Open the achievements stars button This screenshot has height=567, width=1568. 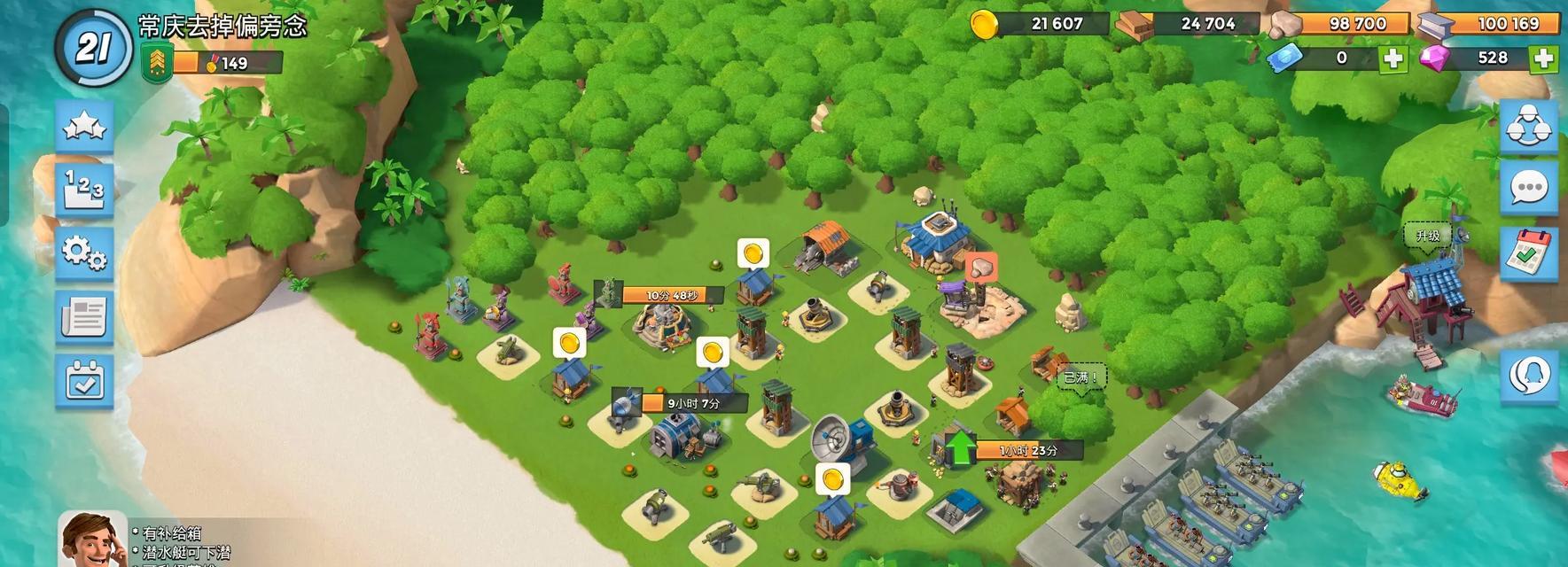(x=85, y=127)
